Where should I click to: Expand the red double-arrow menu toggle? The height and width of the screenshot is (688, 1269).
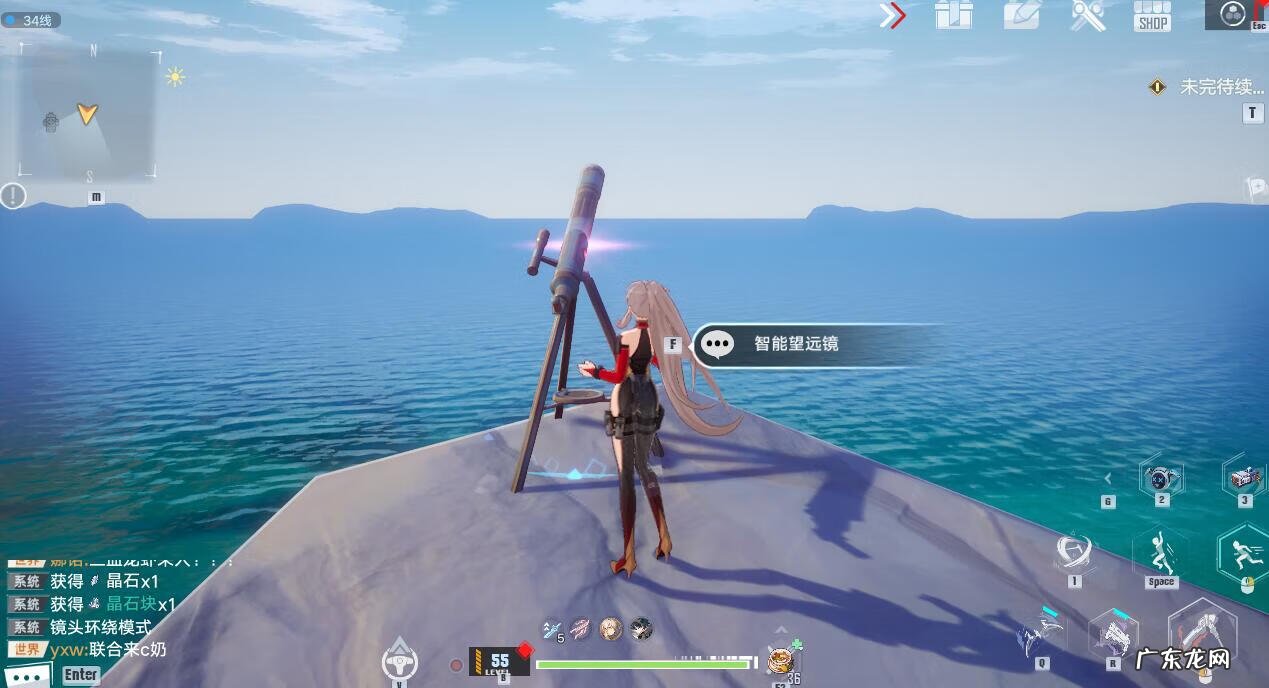[x=892, y=15]
